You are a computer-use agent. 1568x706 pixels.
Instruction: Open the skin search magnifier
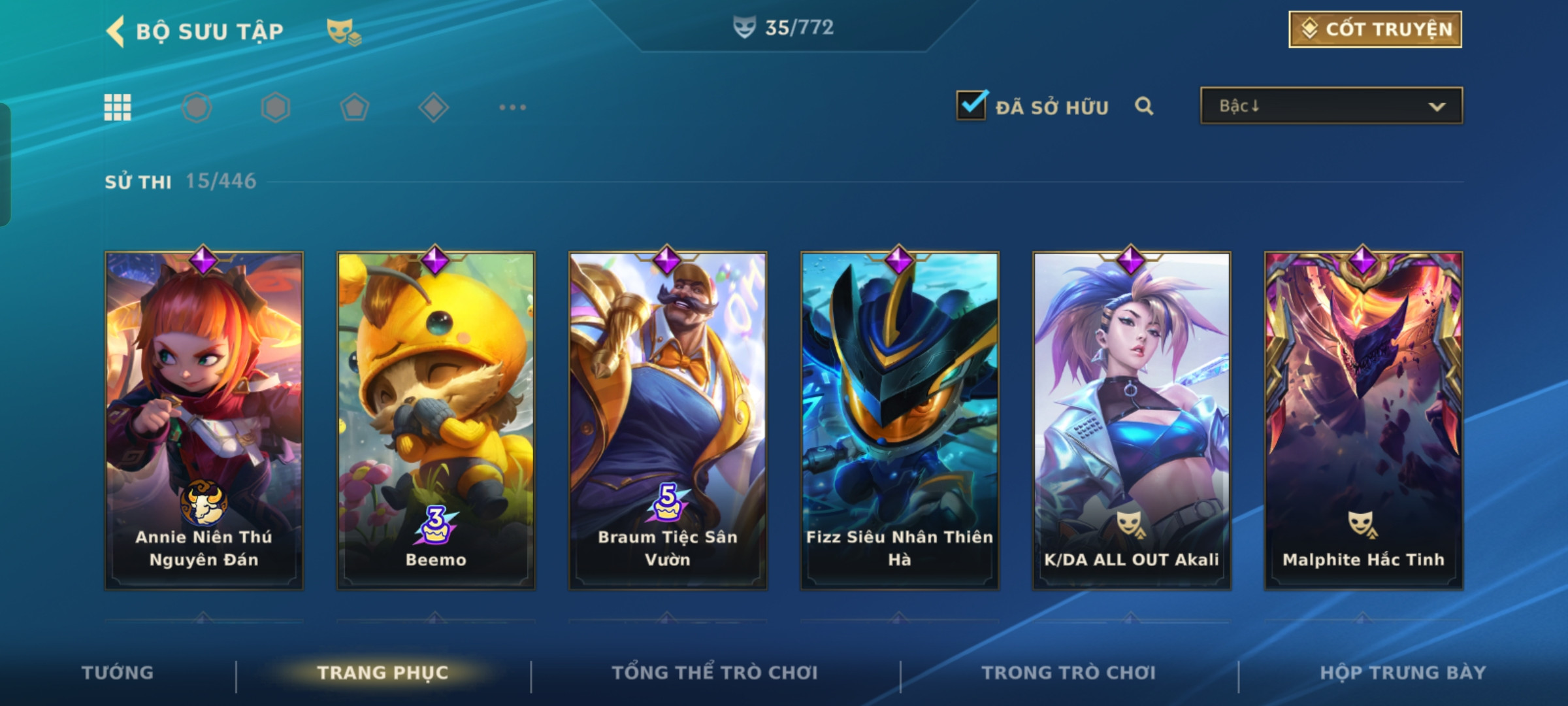[x=1143, y=106]
